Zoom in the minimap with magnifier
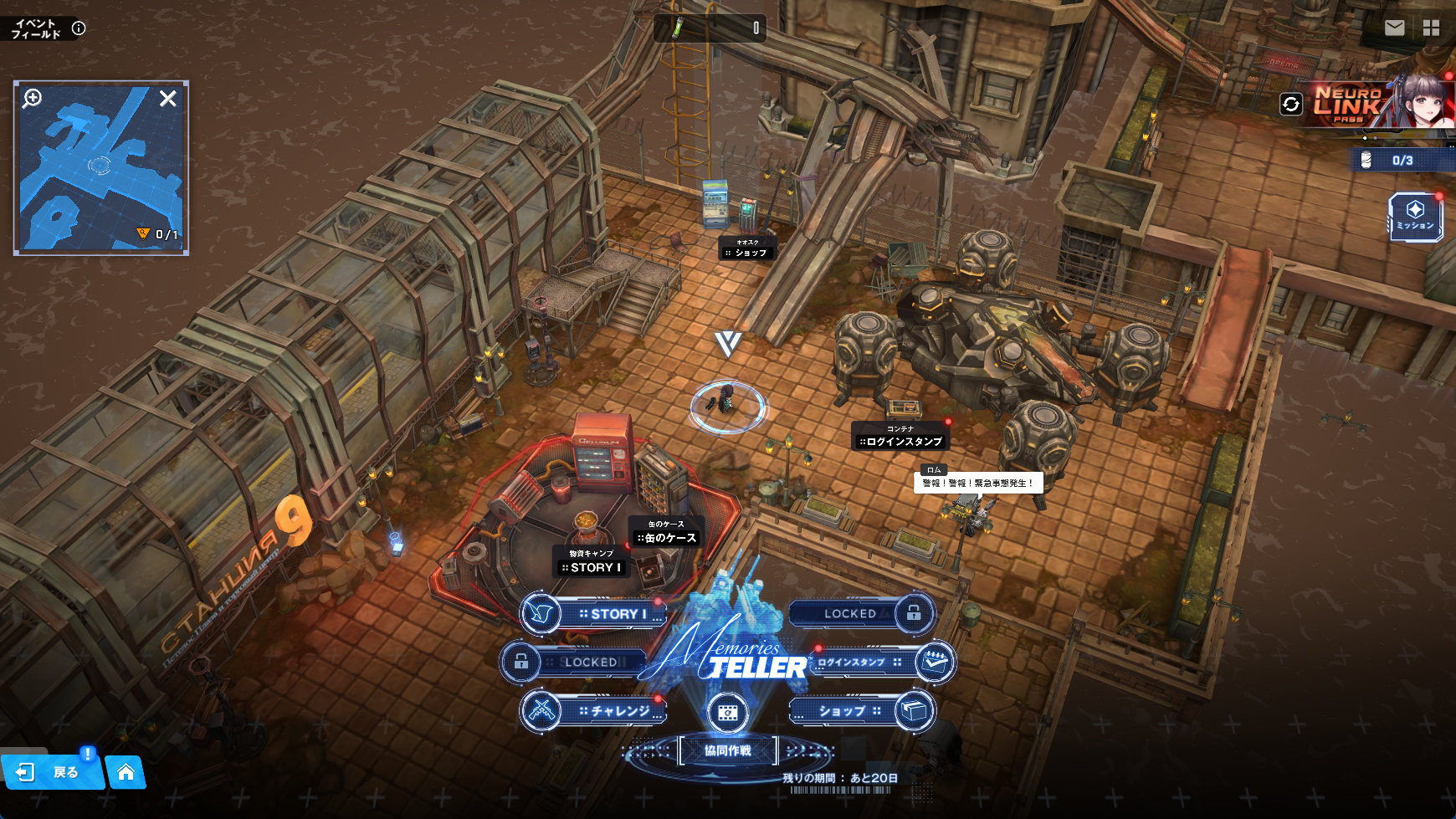 32,99
